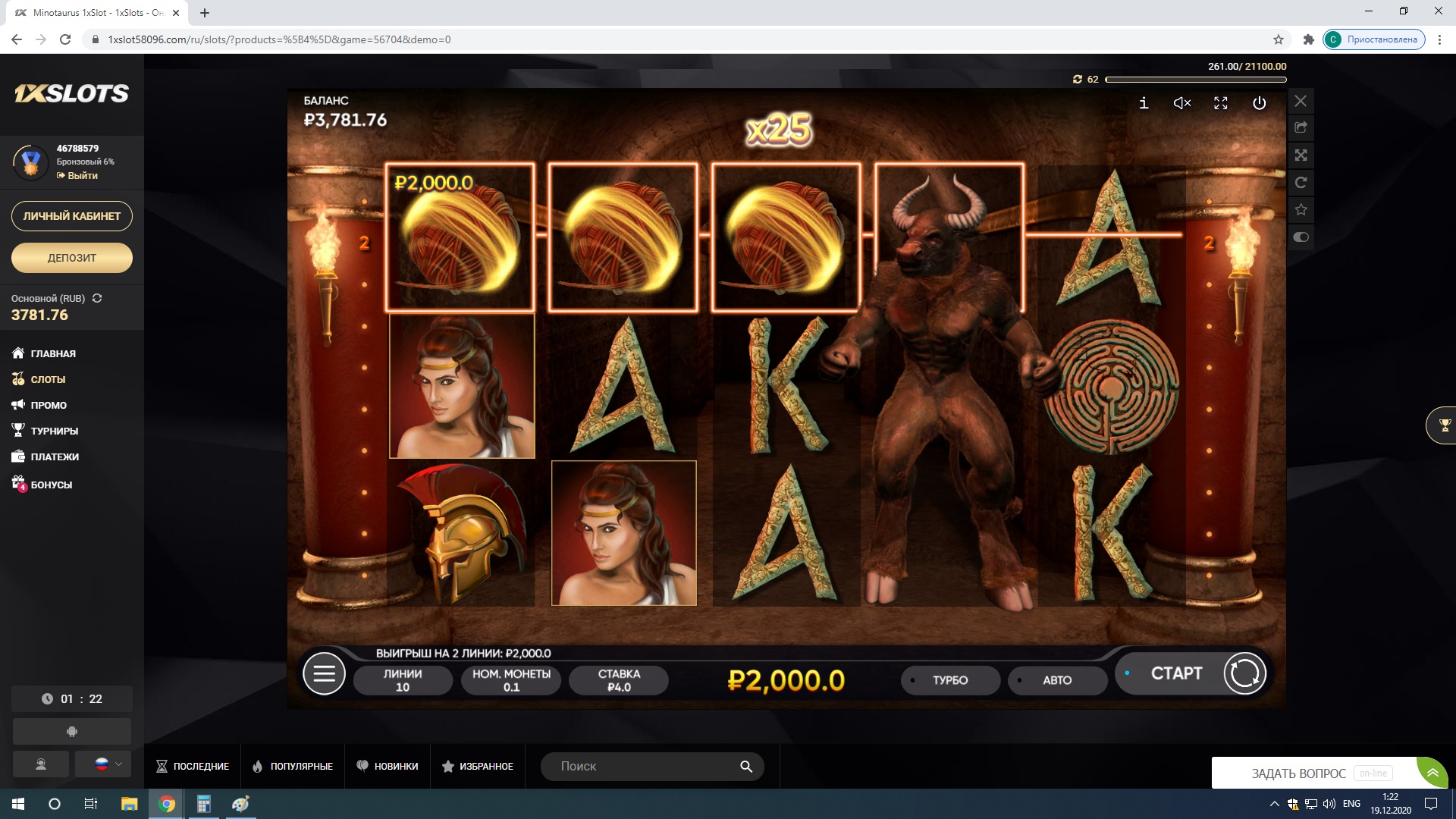
Task: Switch the slot to fullscreen
Action: pyautogui.click(x=1221, y=103)
